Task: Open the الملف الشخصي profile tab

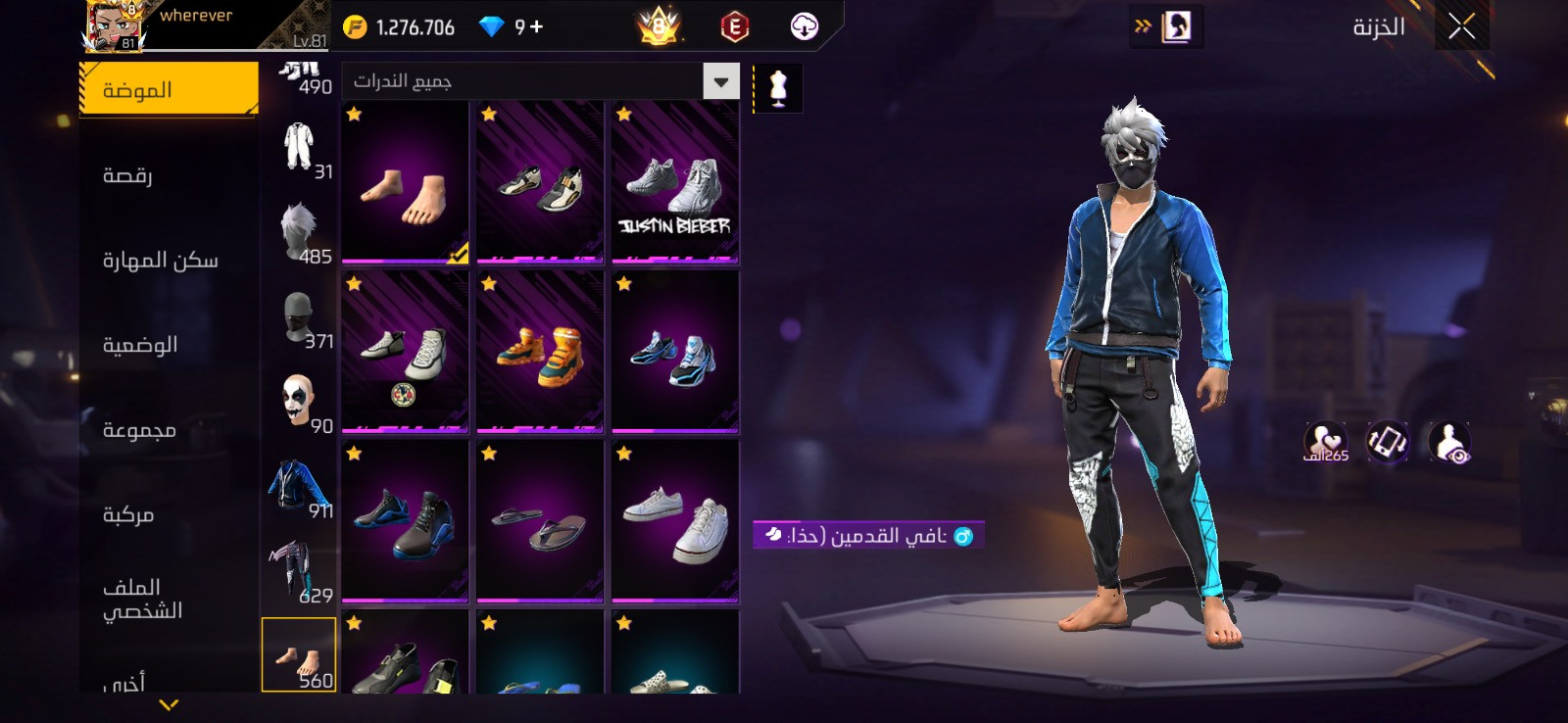Action: (142, 599)
